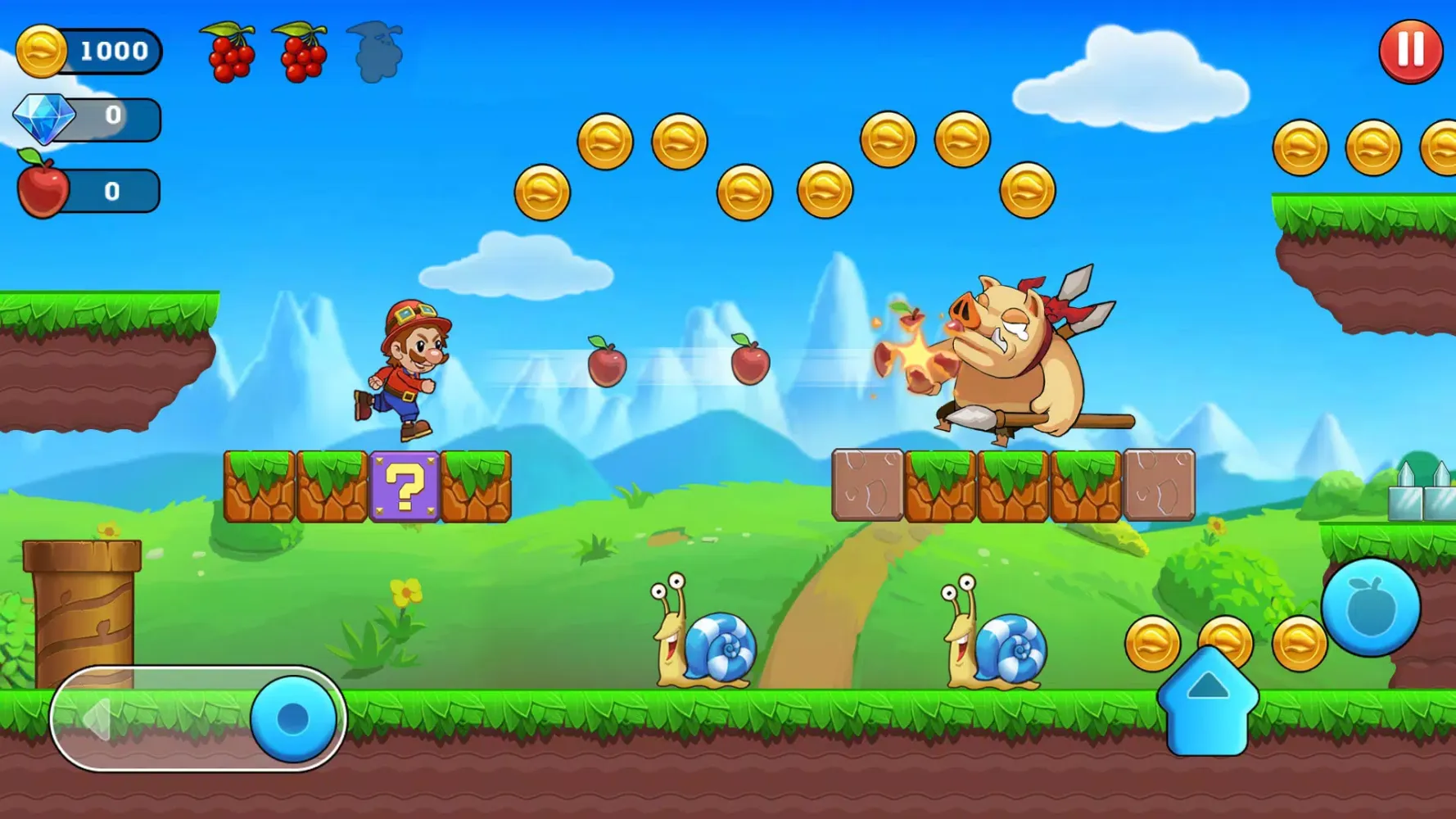Tap the right snail near the path
The image size is (1456, 819).
click(x=991, y=647)
